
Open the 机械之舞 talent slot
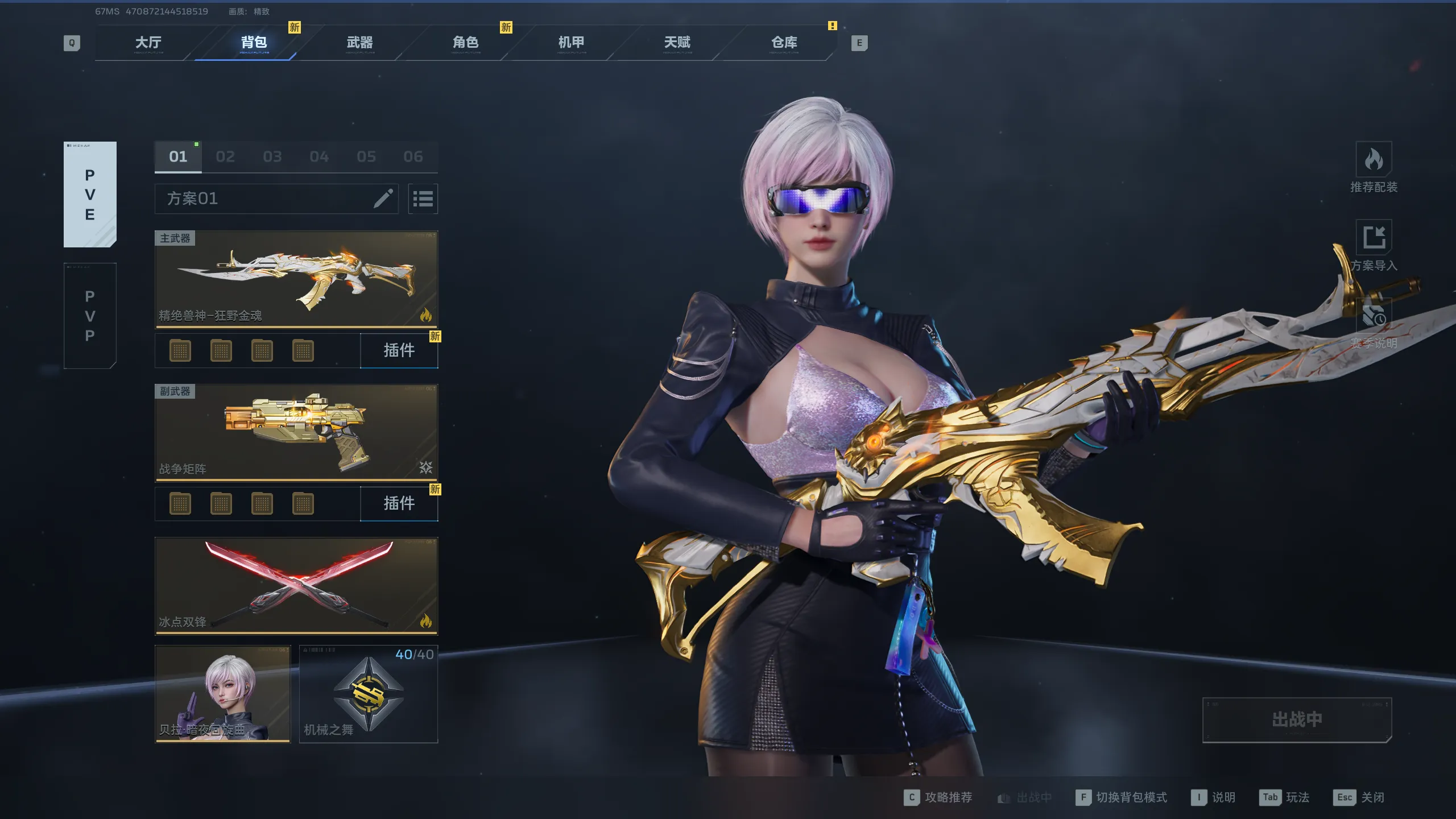coord(369,694)
